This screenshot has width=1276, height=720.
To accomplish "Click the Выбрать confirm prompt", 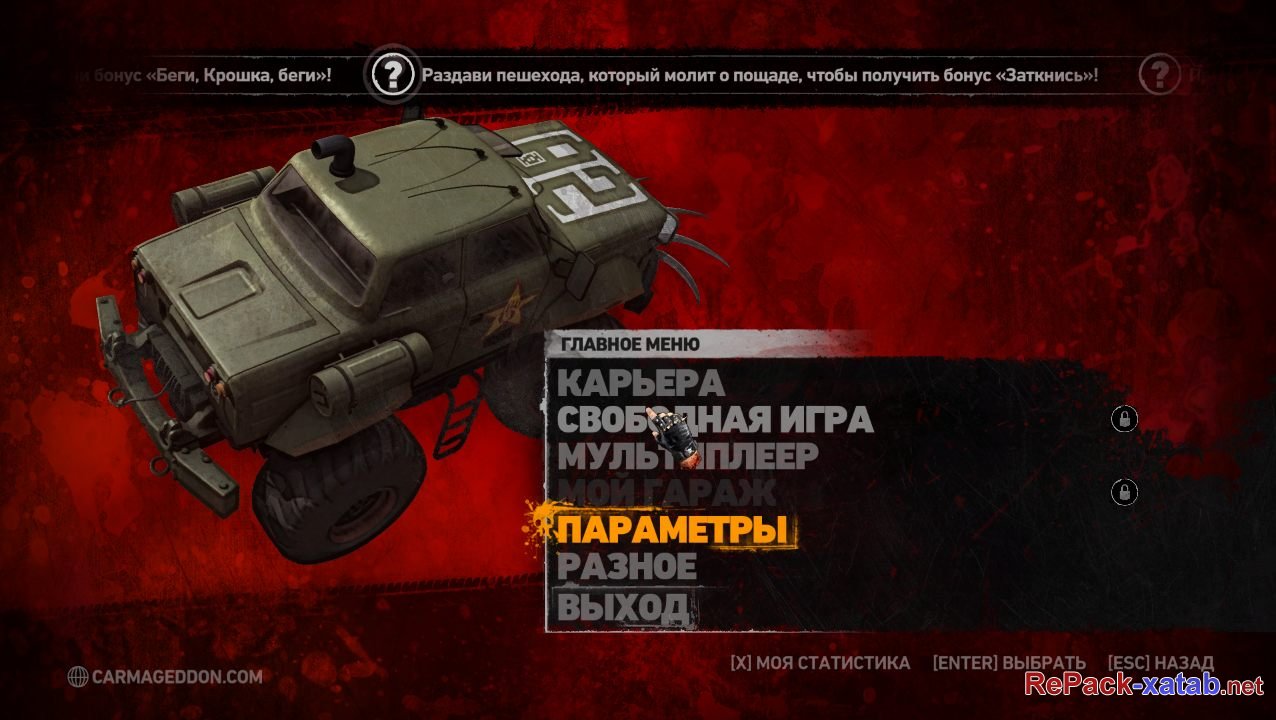I will [x=1008, y=663].
